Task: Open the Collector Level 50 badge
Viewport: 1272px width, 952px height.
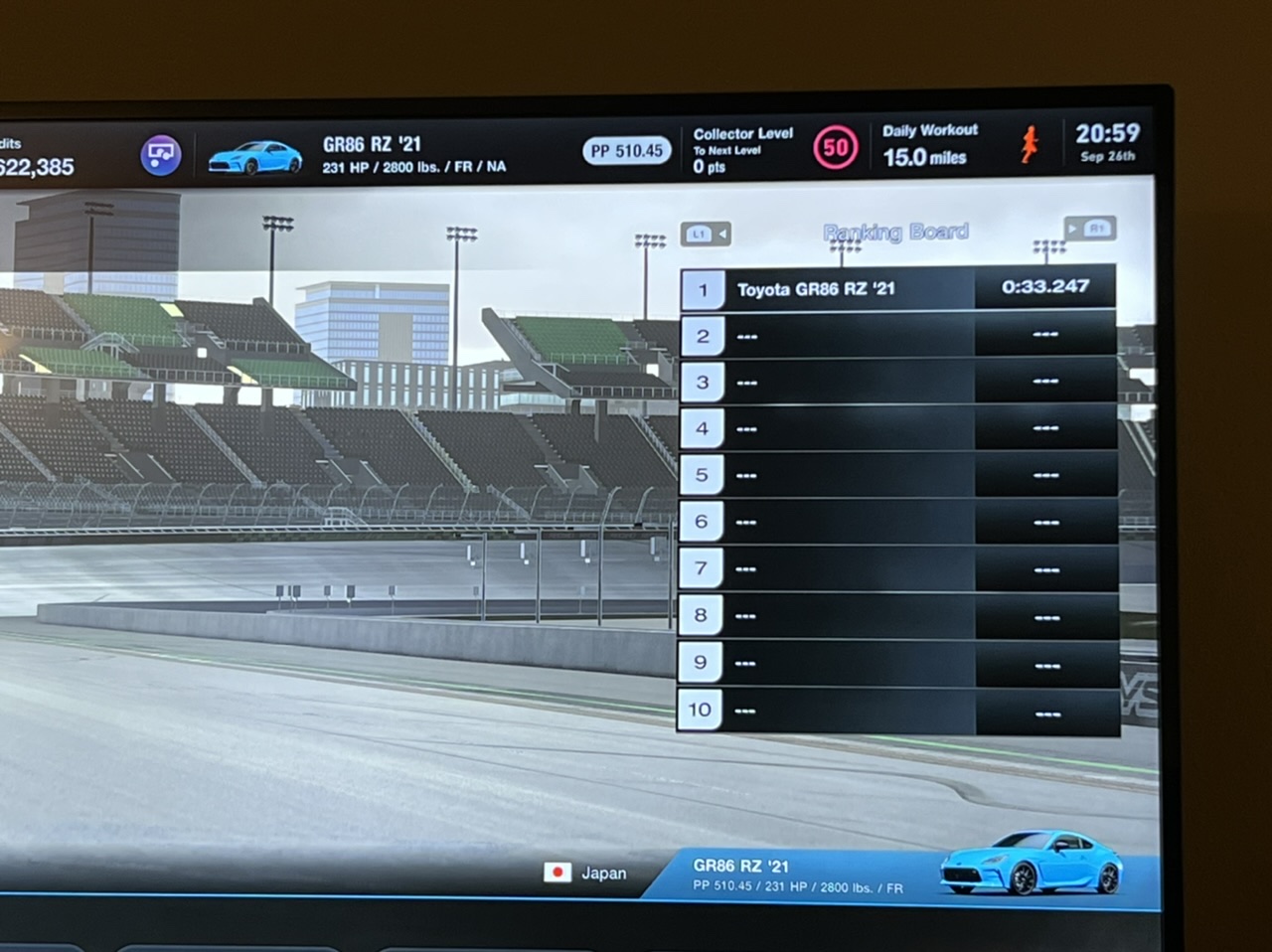Action: pyautogui.click(x=835, y=149)
